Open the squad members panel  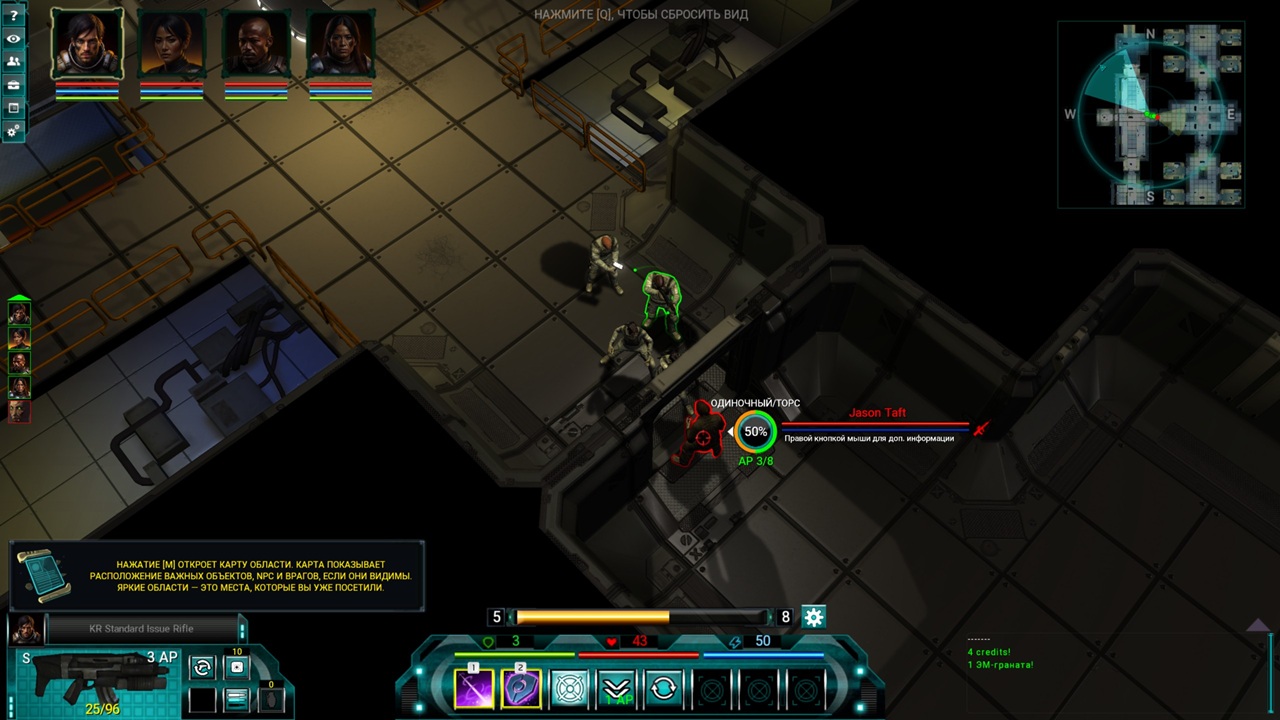pyautogui.click(x=14, y=62)
